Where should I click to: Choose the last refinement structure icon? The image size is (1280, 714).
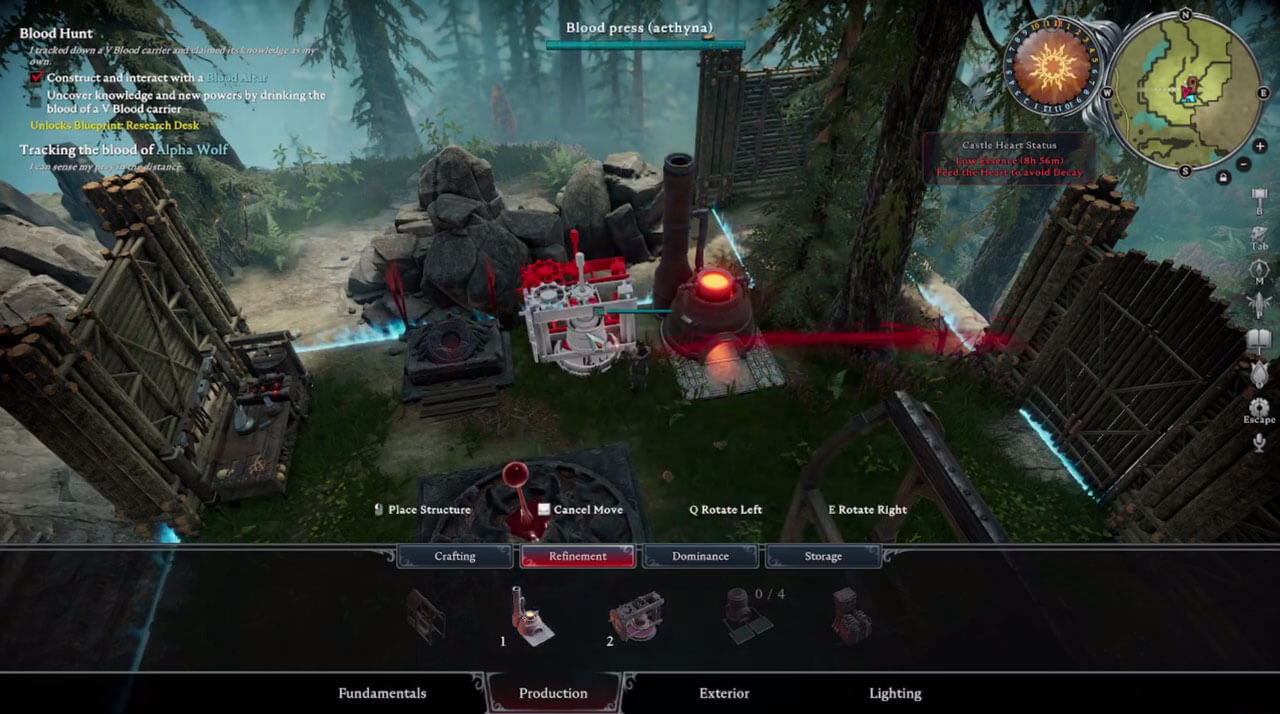(x=851, y=615)
